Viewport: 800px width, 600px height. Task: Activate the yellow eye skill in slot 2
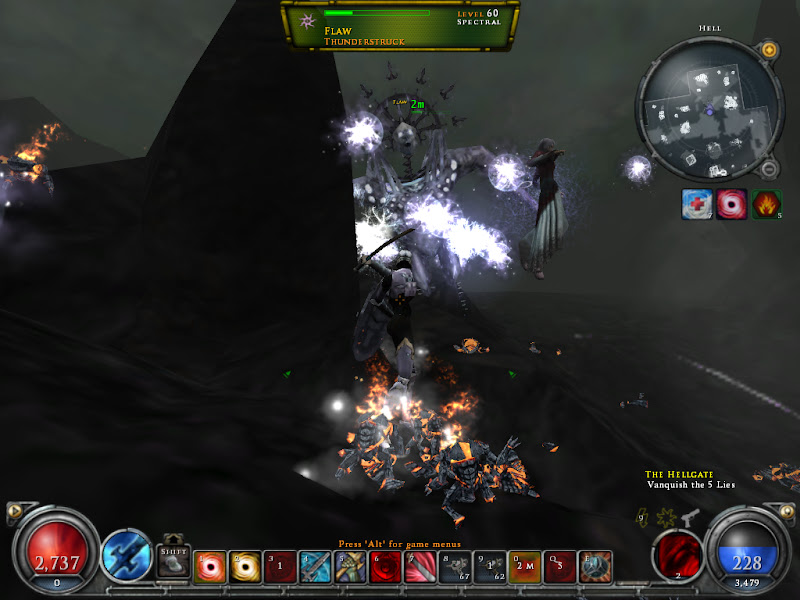click(245, 567)
